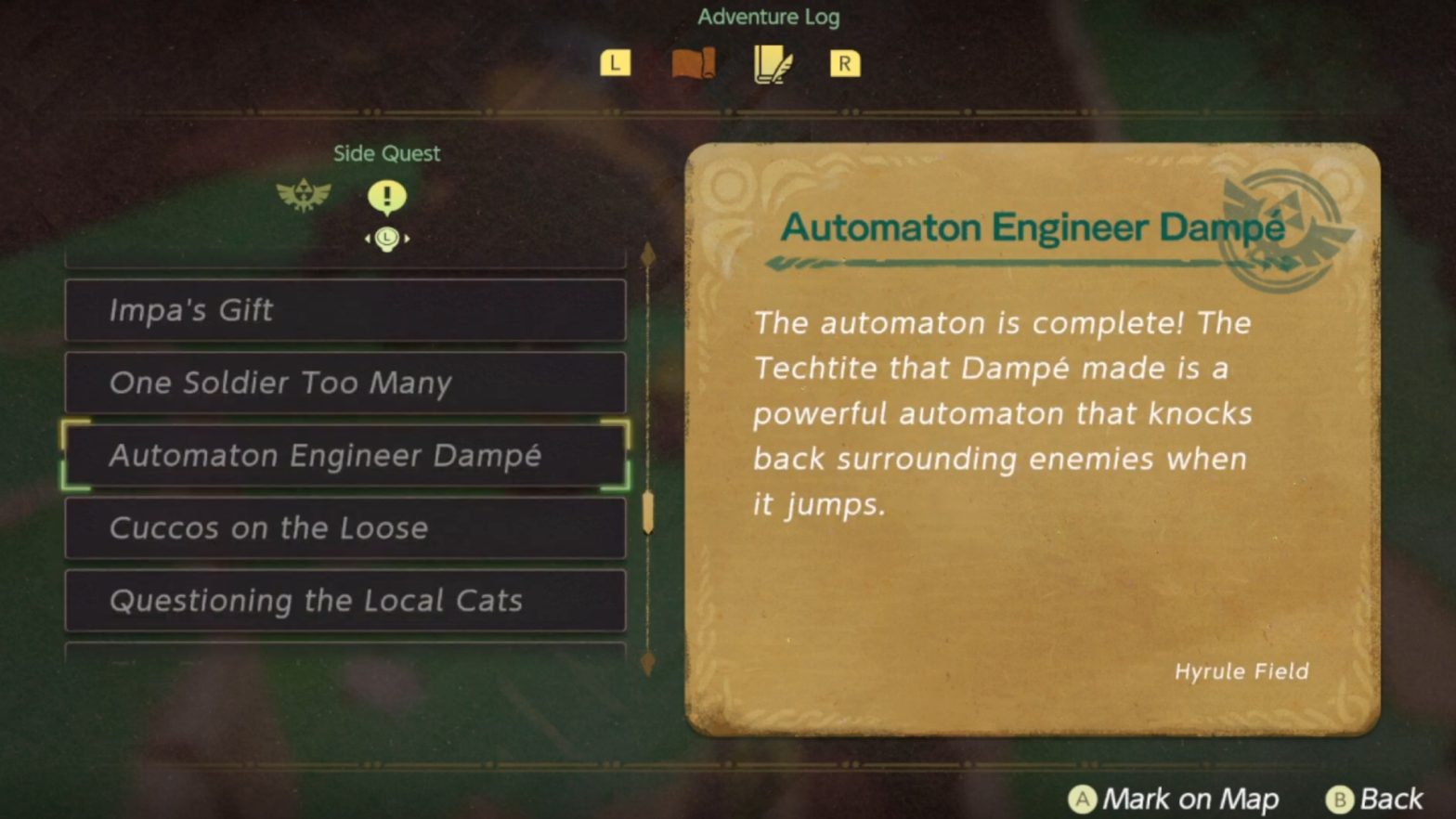Click the right arrow beside the L-stick icon
1456x819 pixels.
tap(408, 239)
